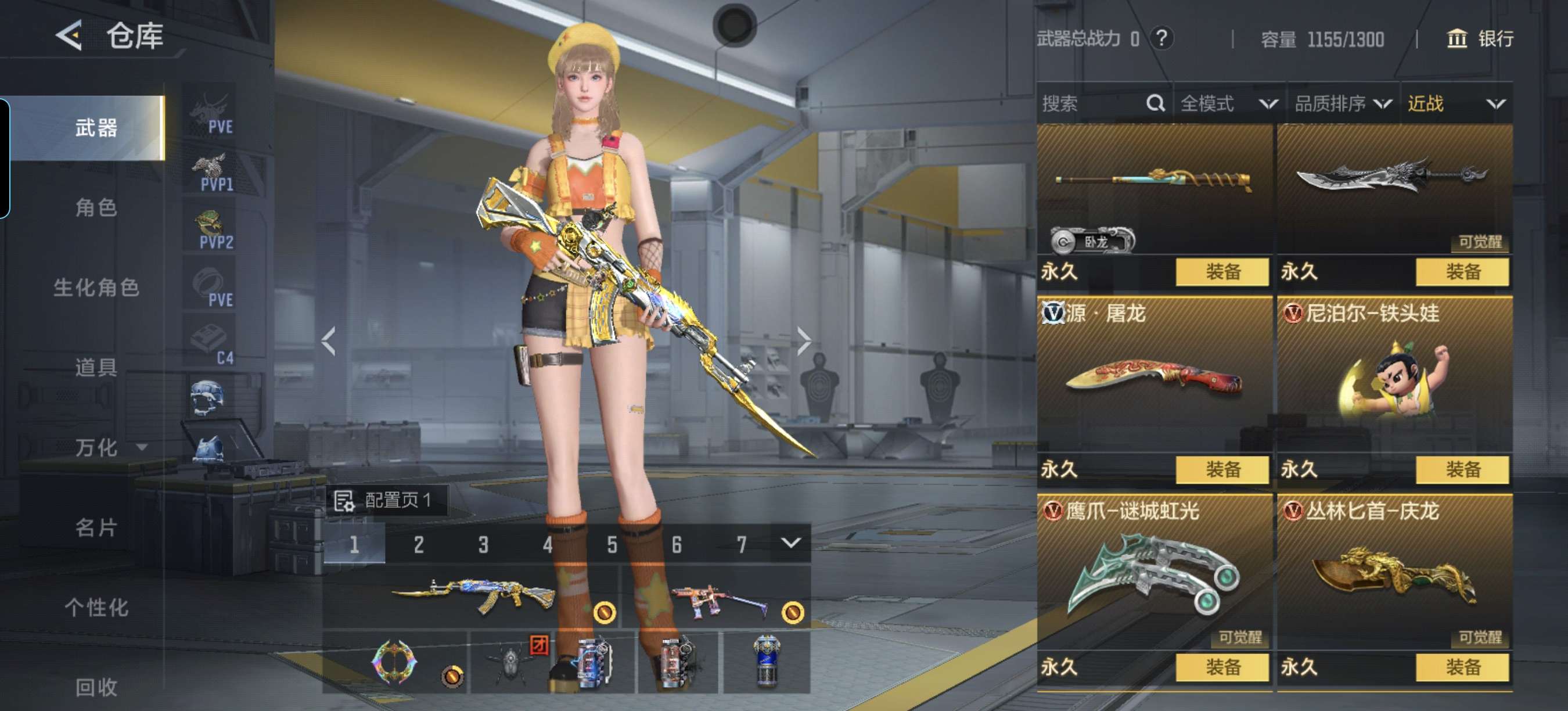
Task: Rotate to the next character with right arrow
Action: pos(804,340)
